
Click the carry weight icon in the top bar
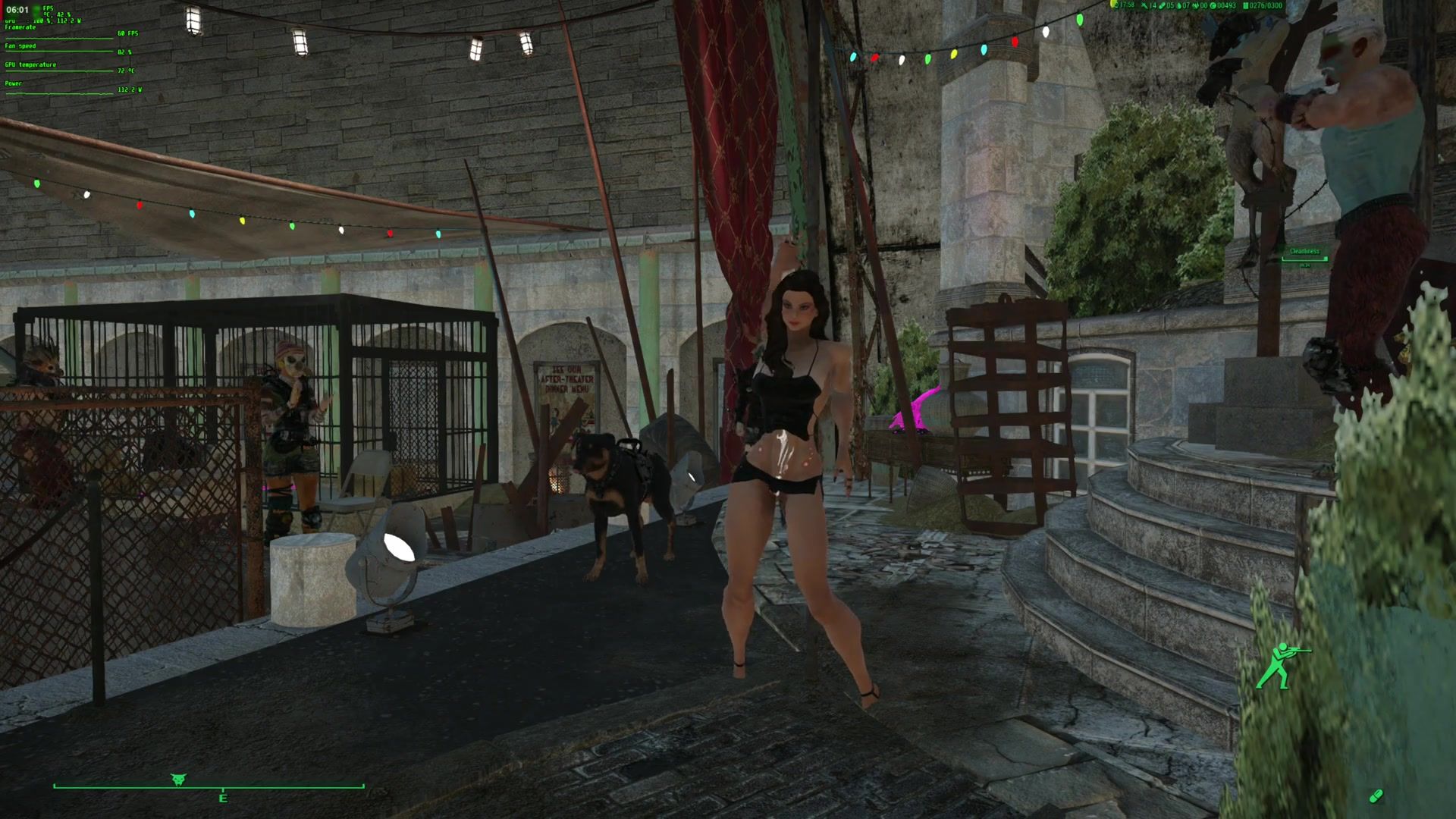click(x=1245, y=5)
